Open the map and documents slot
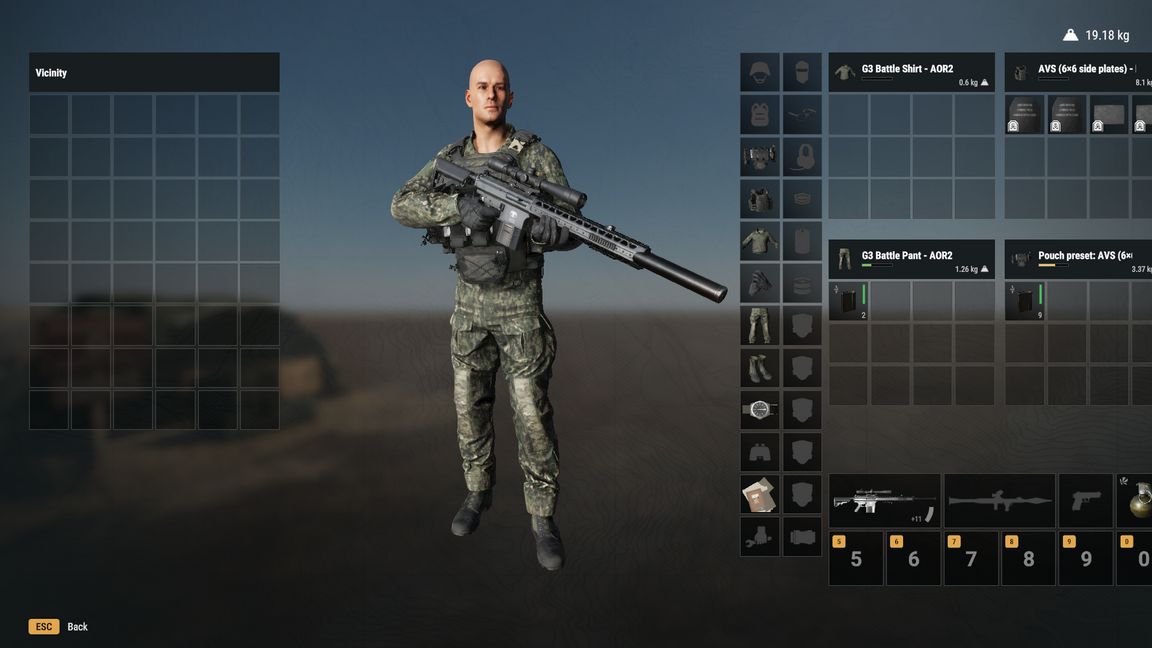This screenshot has width=1152, height=648. (x=760, y=494)
